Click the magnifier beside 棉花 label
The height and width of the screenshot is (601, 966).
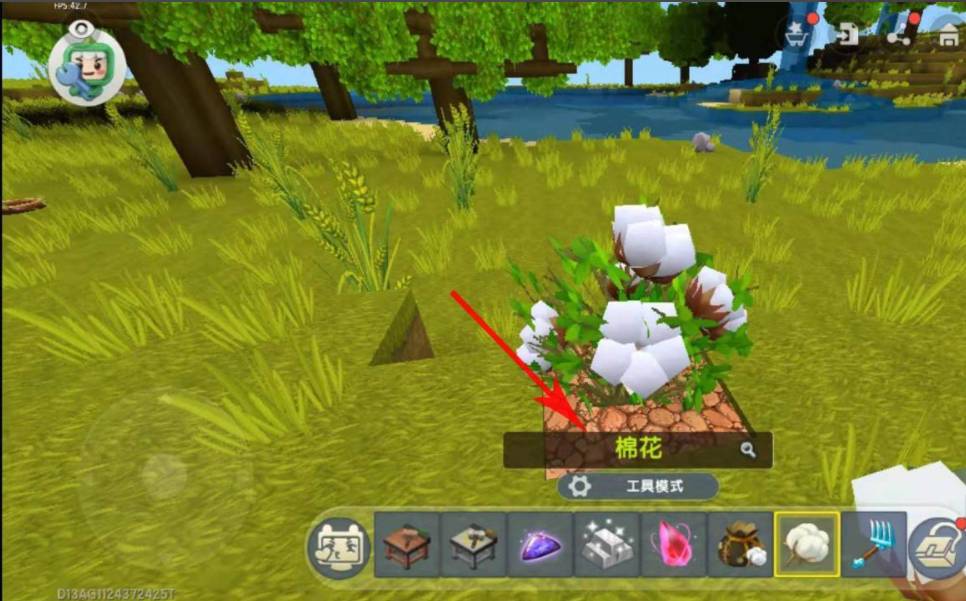click(x=748, y=450)
